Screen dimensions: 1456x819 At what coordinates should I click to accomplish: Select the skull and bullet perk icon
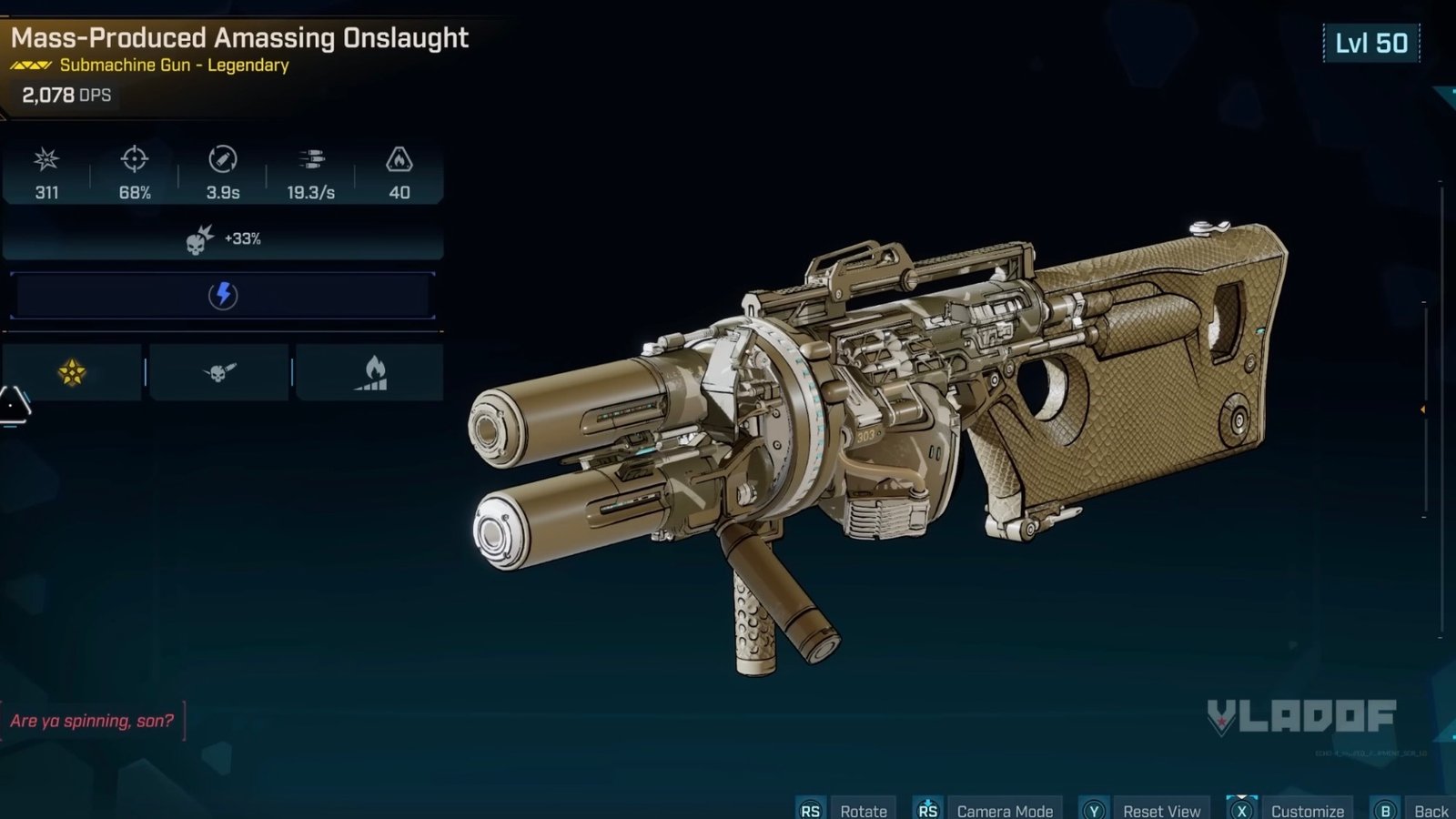pyautogui.click(x=218, y=372)
